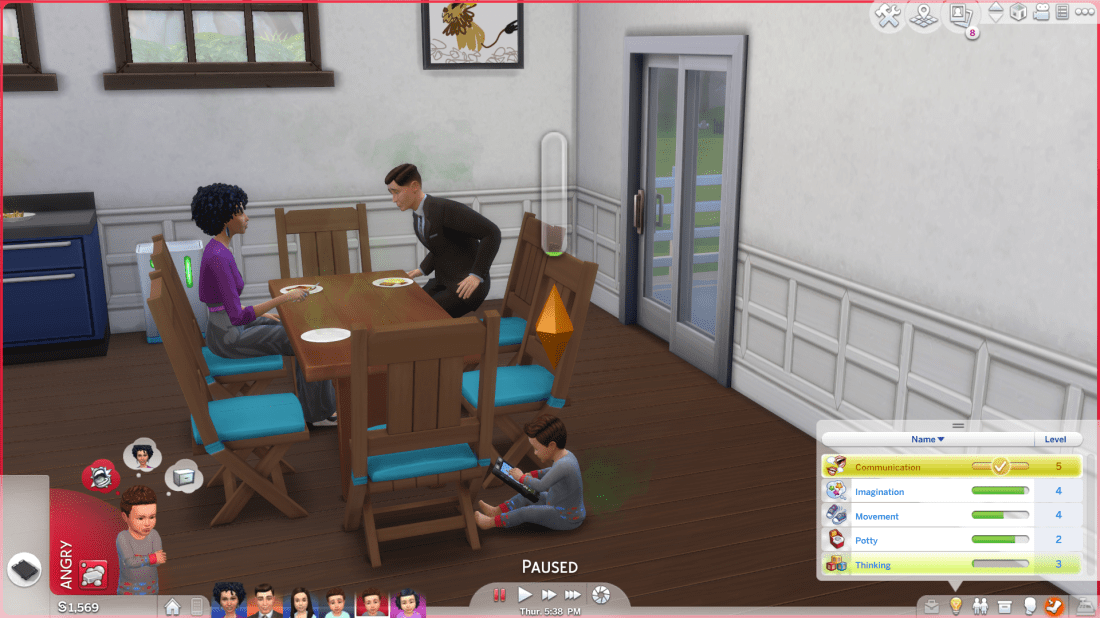Open the Career panel briefcase icon

click(x=932, y=606)
